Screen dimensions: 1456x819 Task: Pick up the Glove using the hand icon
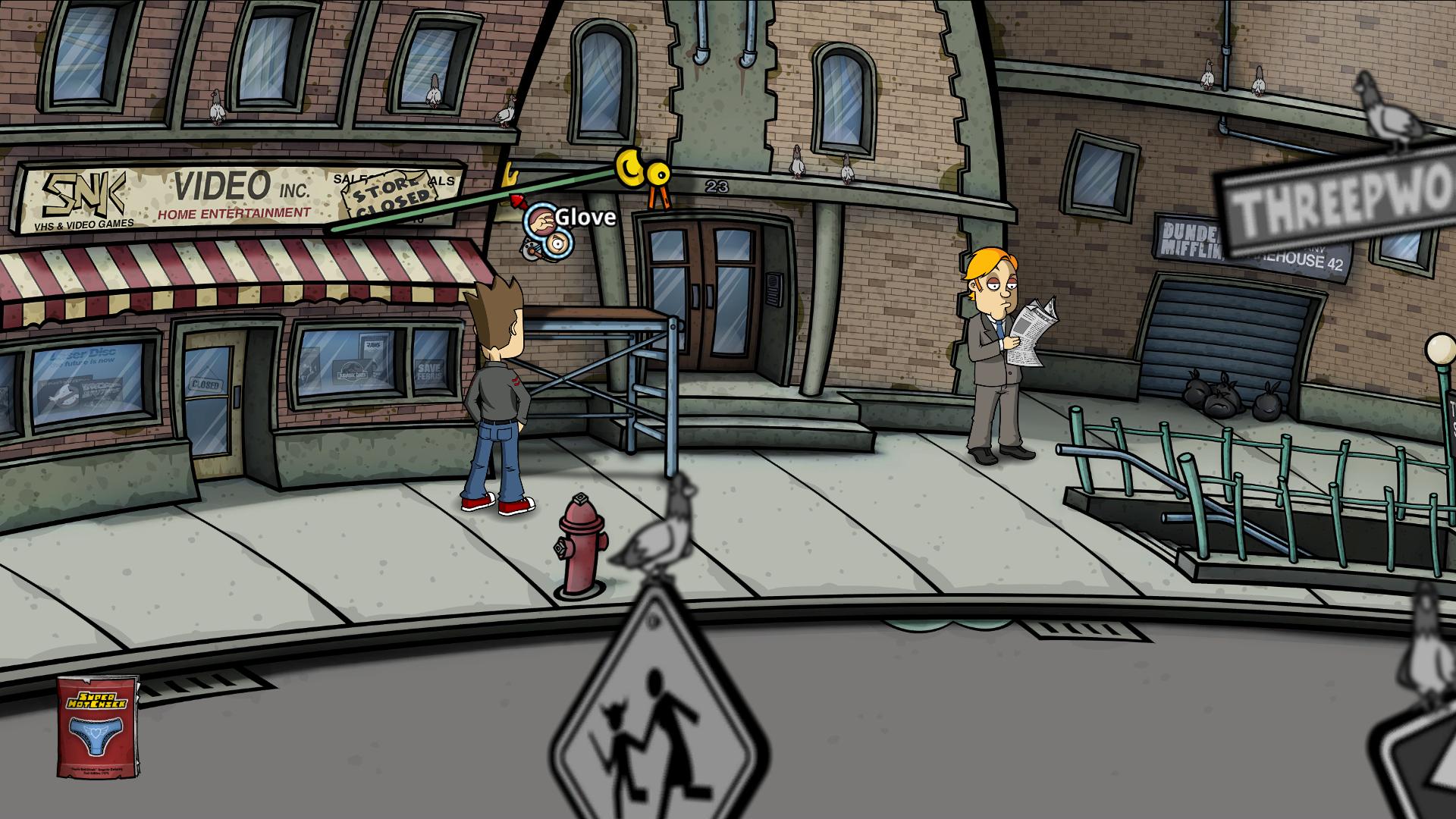click(541, 220)
